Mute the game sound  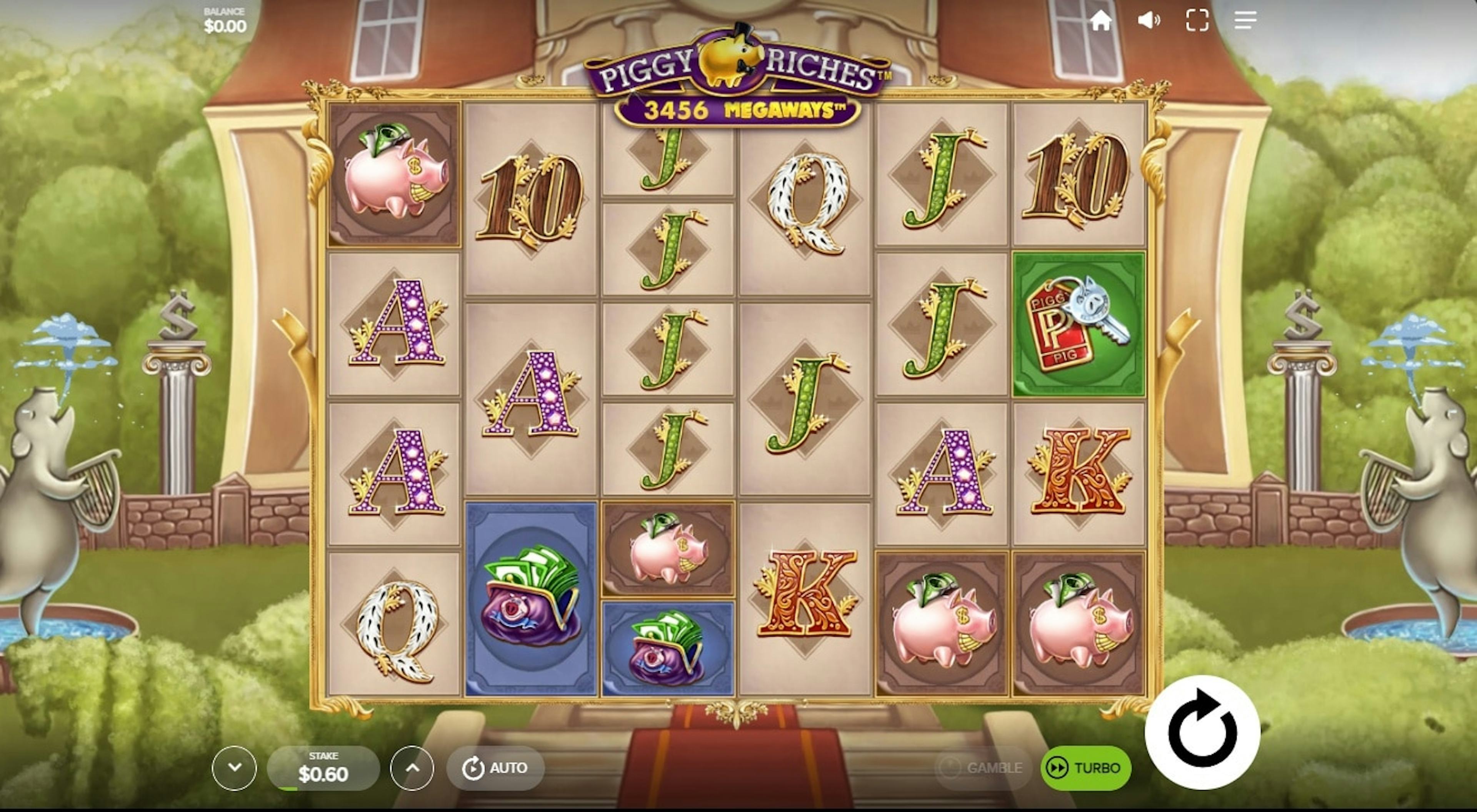pos(1149,21)
